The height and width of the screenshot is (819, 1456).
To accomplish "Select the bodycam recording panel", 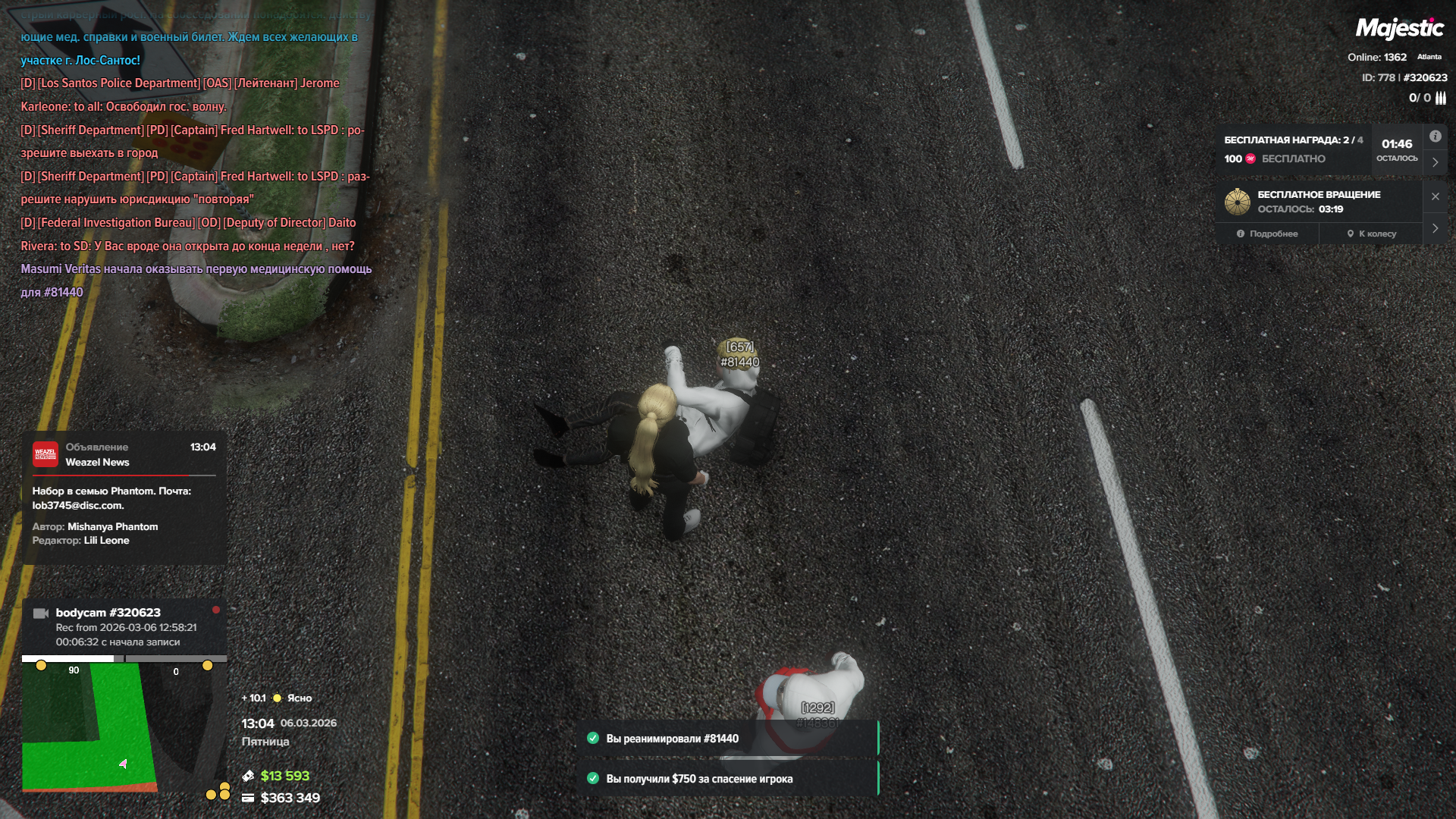I will [124, 626].
